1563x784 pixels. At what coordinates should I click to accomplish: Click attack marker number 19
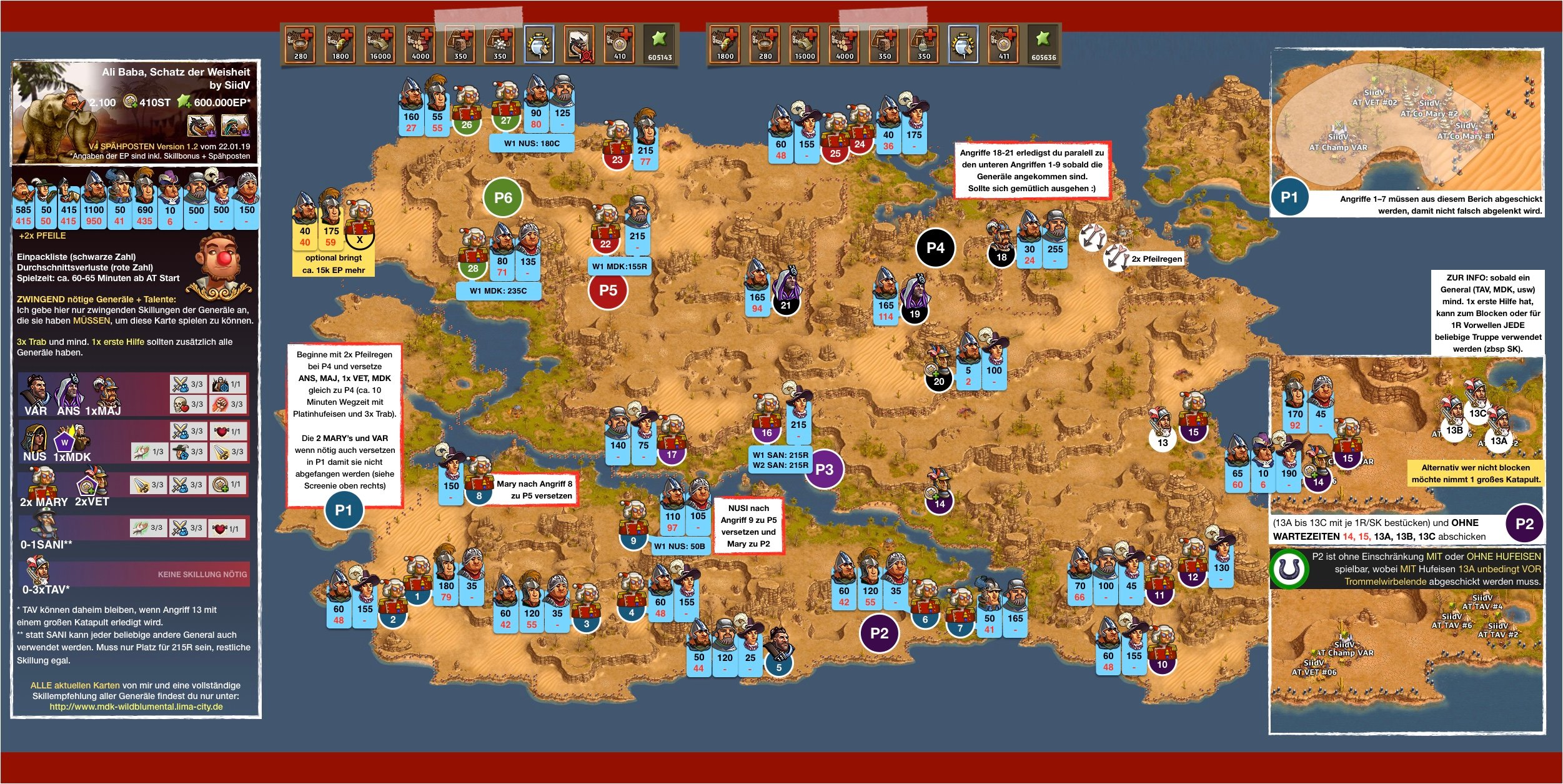[x=915, y=314]
